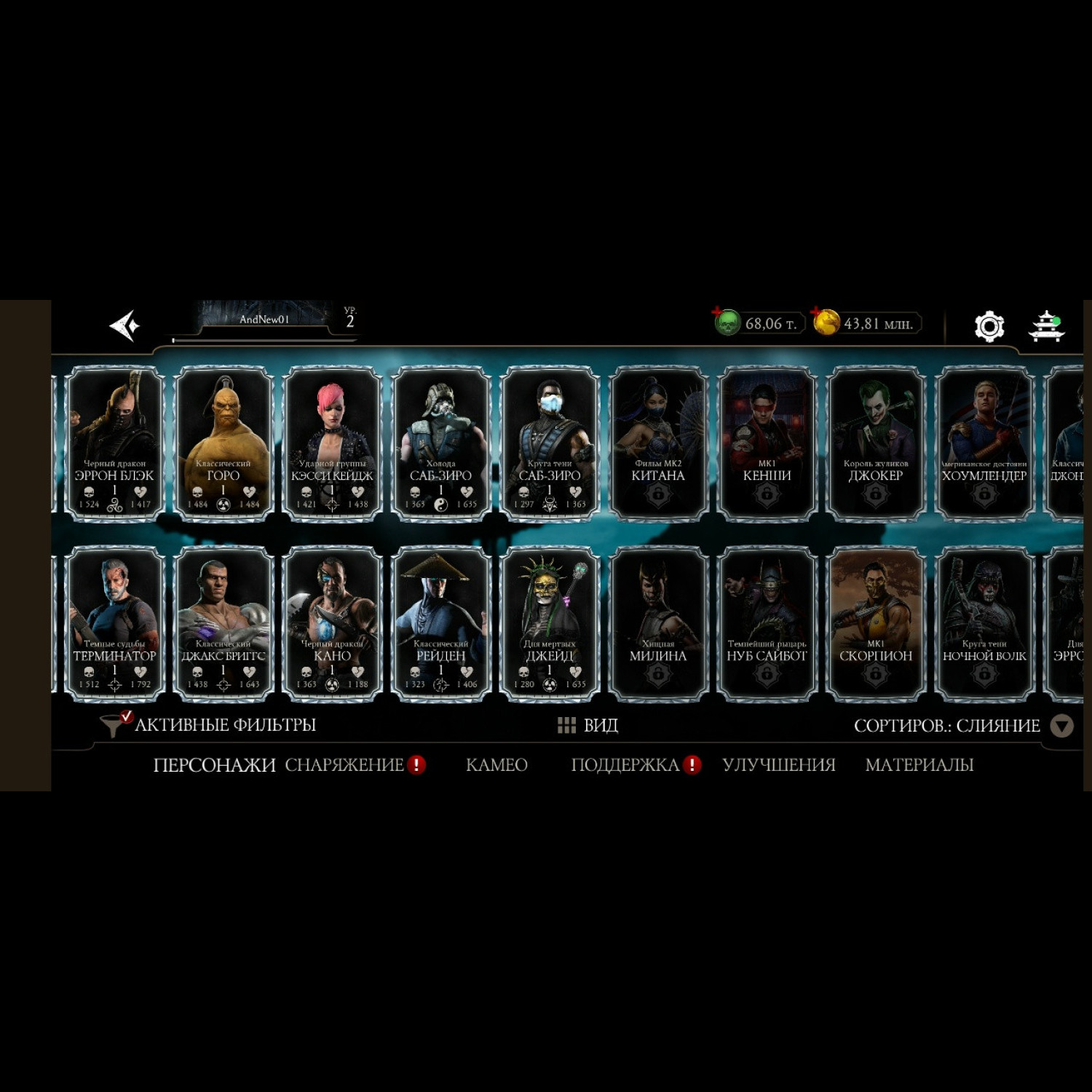Open the settings gear

[x=989, y=325]
